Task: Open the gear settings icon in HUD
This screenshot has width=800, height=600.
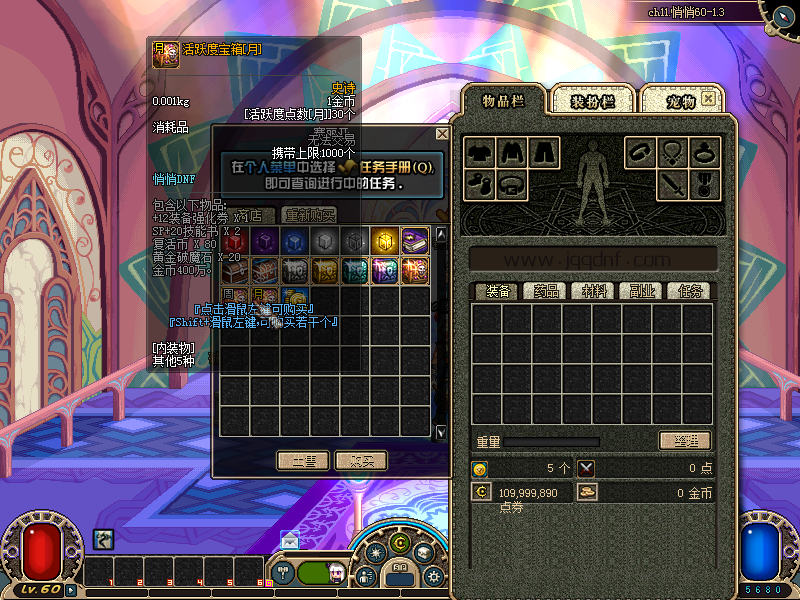Action: point(433,576)
